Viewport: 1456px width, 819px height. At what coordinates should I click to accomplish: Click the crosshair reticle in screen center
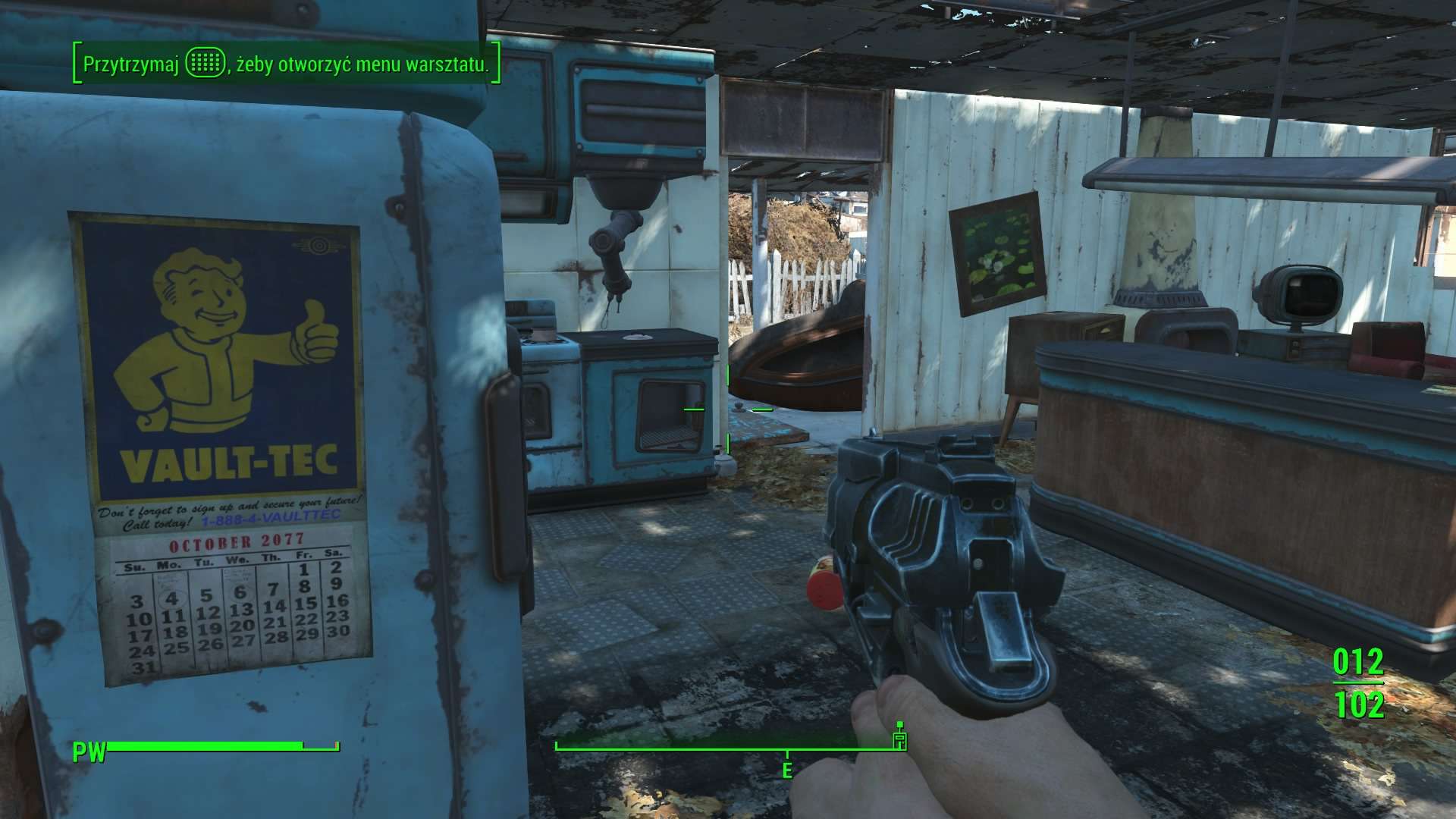point(728,409)
